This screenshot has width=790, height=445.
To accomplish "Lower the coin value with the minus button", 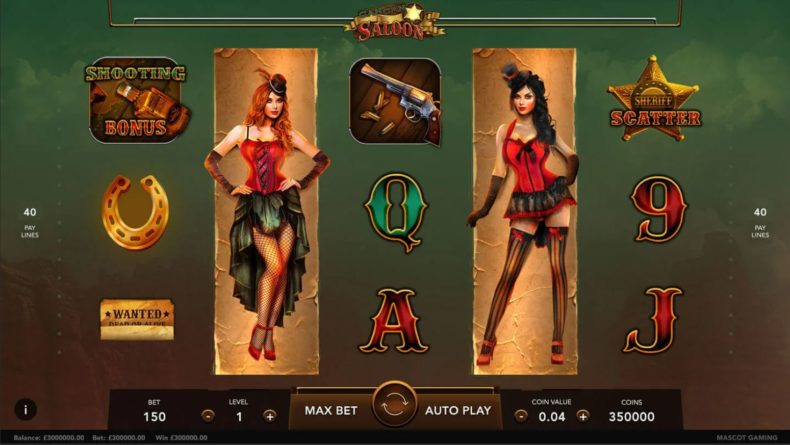I will click(522, 415).
